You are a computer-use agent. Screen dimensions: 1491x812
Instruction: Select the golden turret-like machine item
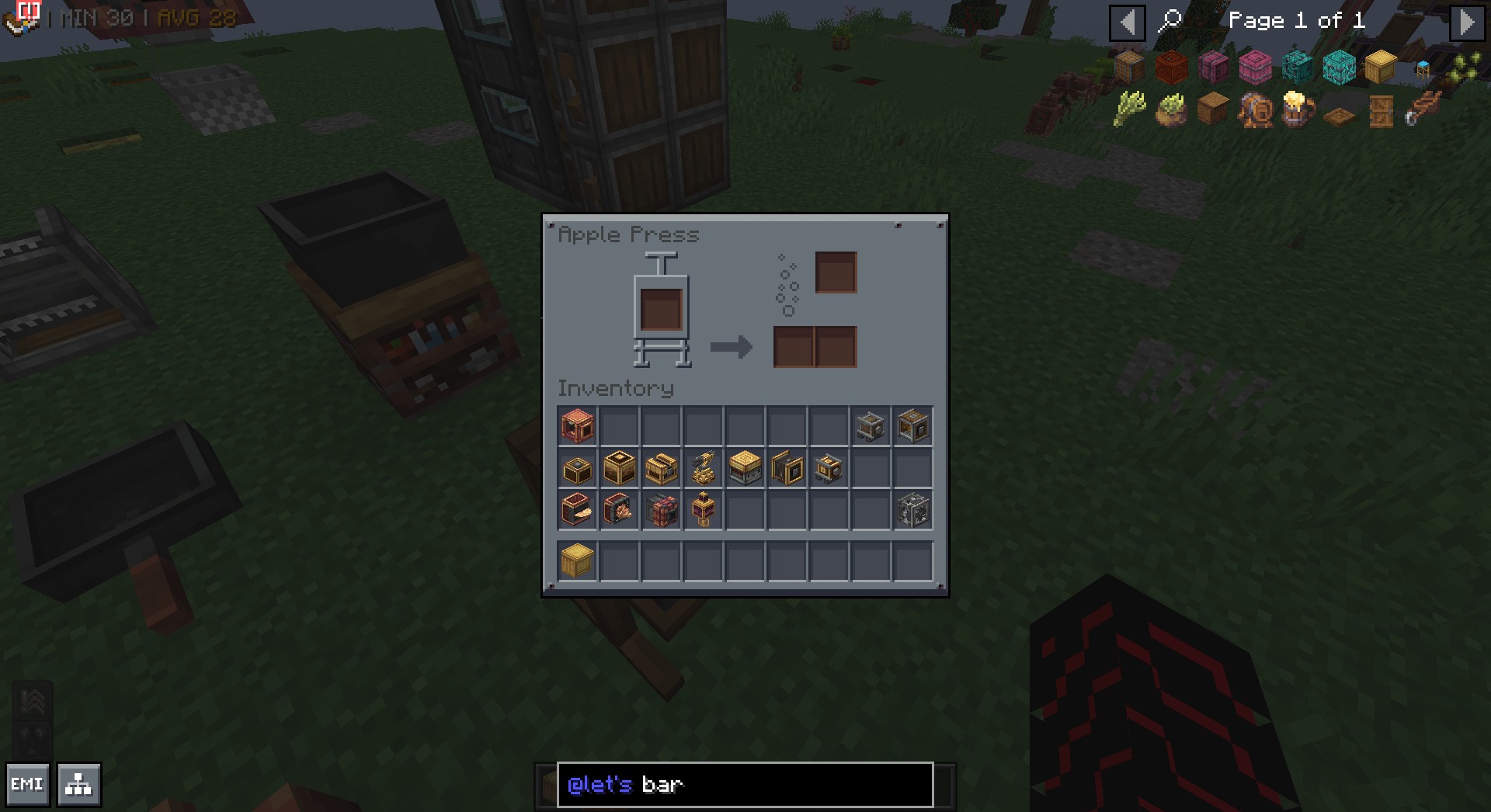pos(703,468)
